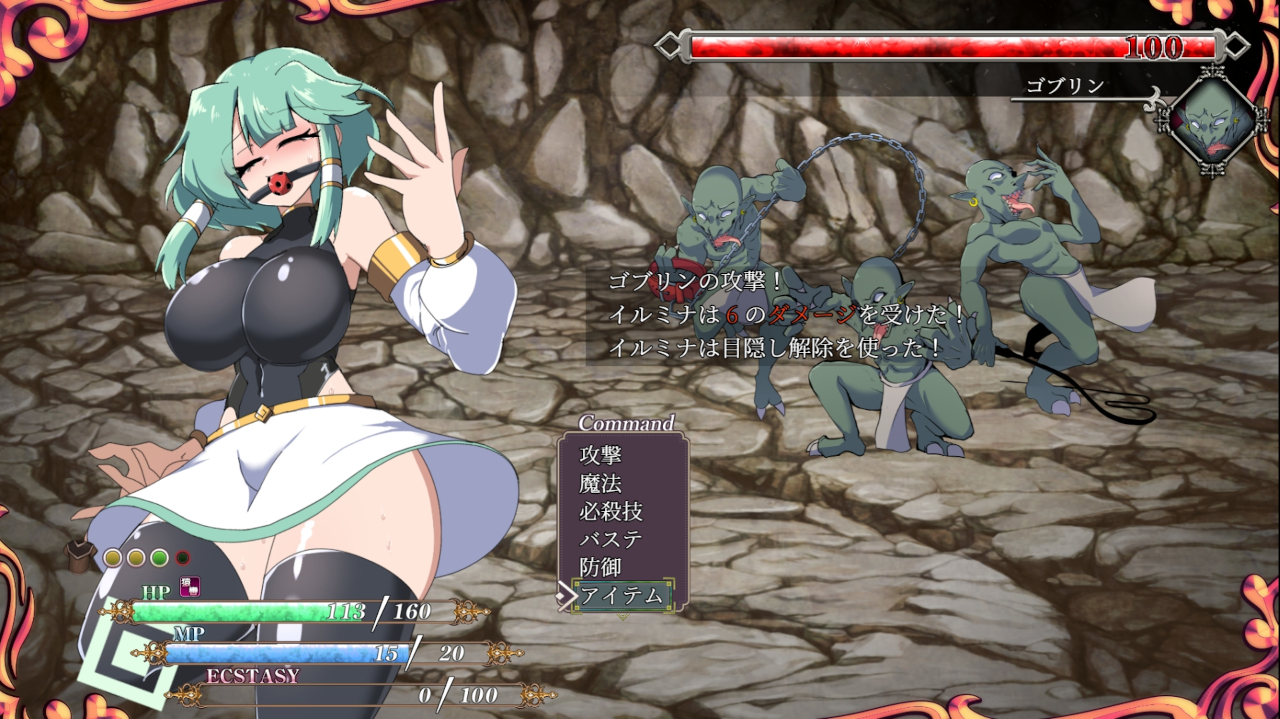Image resolution: width=1280 pixels, height=719 pixels.
Task: Open the アイテム item command
Action: 621,595
